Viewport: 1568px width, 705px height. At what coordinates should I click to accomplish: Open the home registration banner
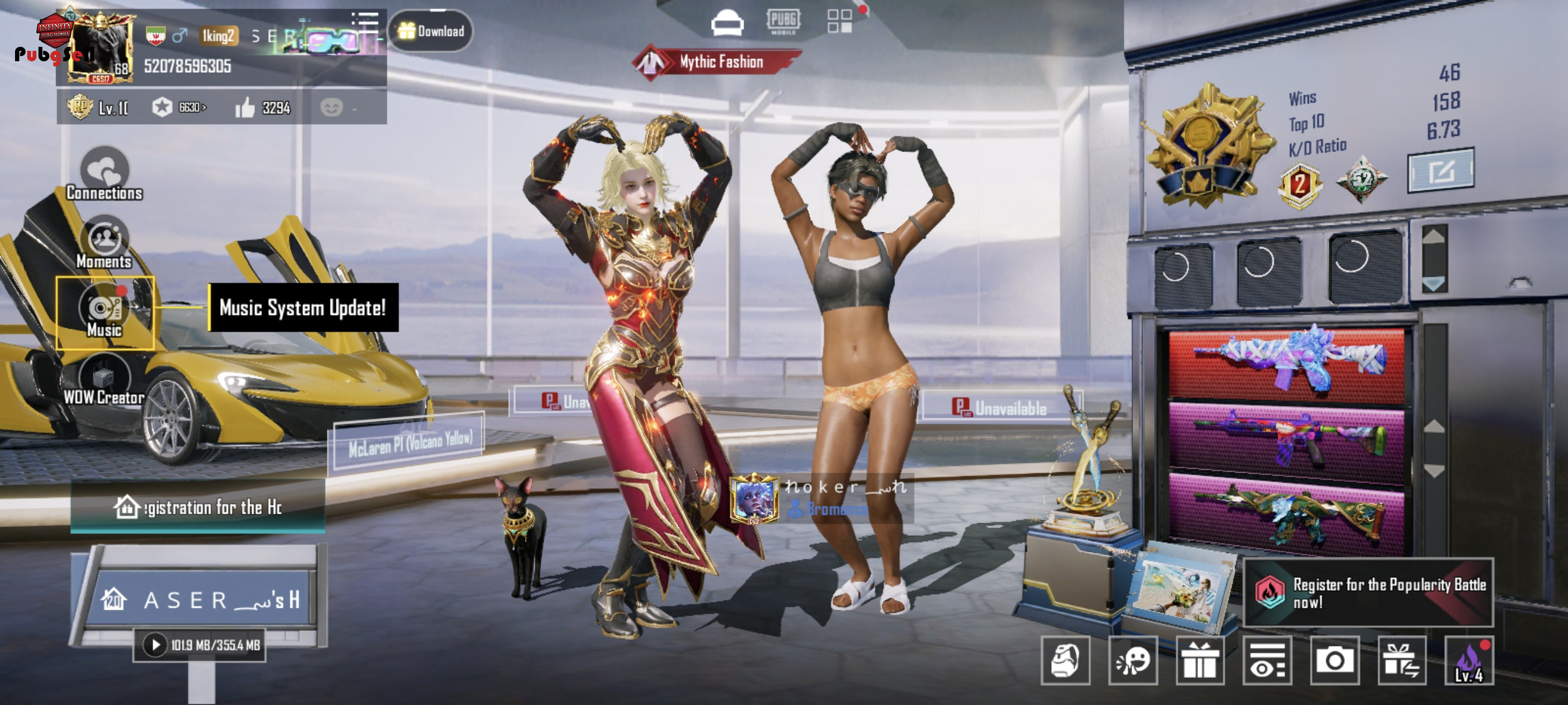click(x=198, y=507)
